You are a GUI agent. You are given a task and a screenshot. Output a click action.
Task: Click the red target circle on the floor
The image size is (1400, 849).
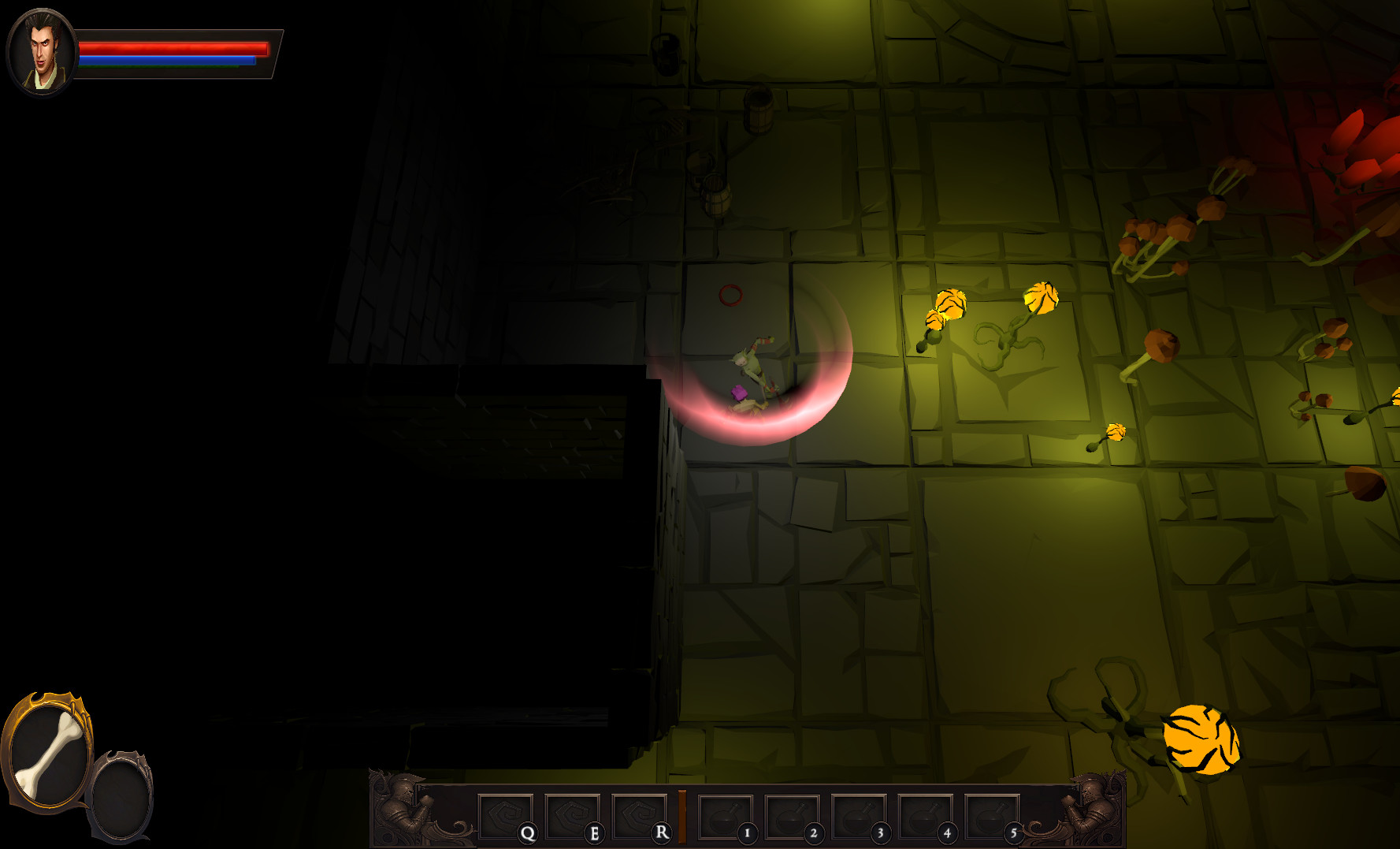731,296
